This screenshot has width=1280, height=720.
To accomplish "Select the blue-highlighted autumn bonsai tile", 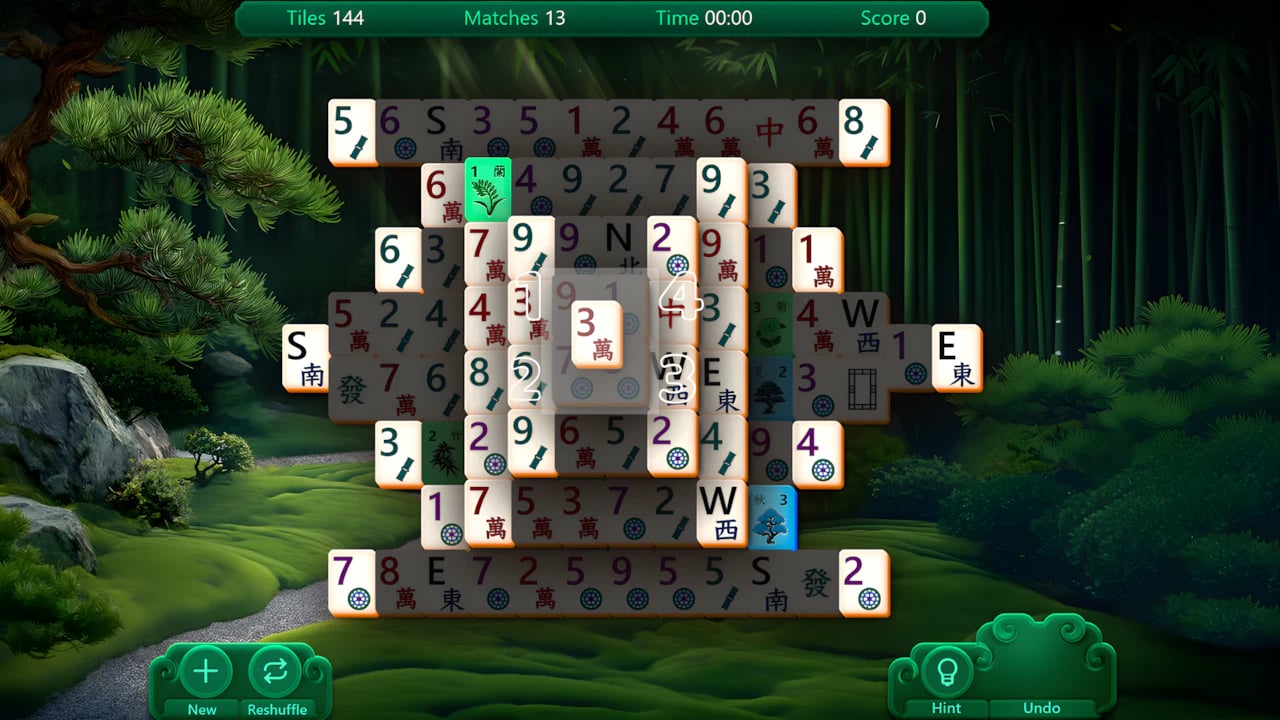I will click(770, 515).
